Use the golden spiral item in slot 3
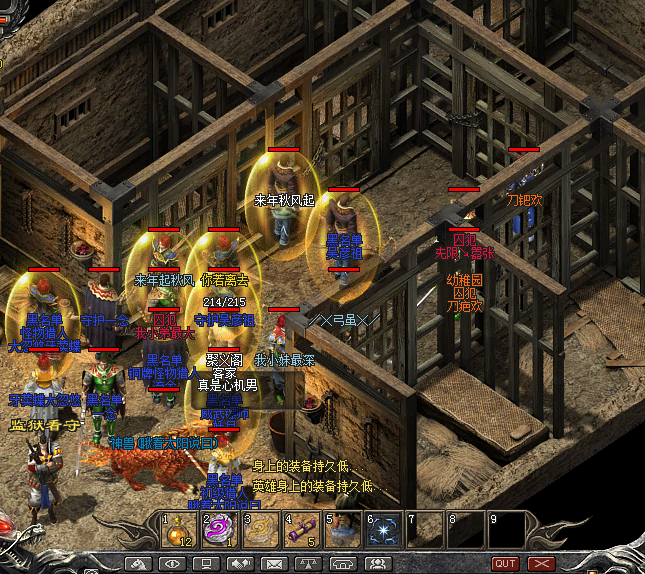This screenshot has width=645, height=574. point(261,530)
